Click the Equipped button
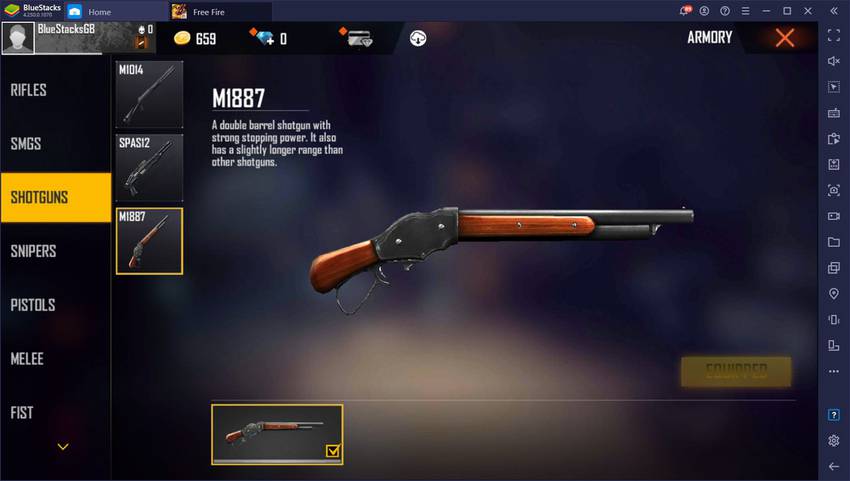The width and height of the screenshot is (850, 481). 735,371
